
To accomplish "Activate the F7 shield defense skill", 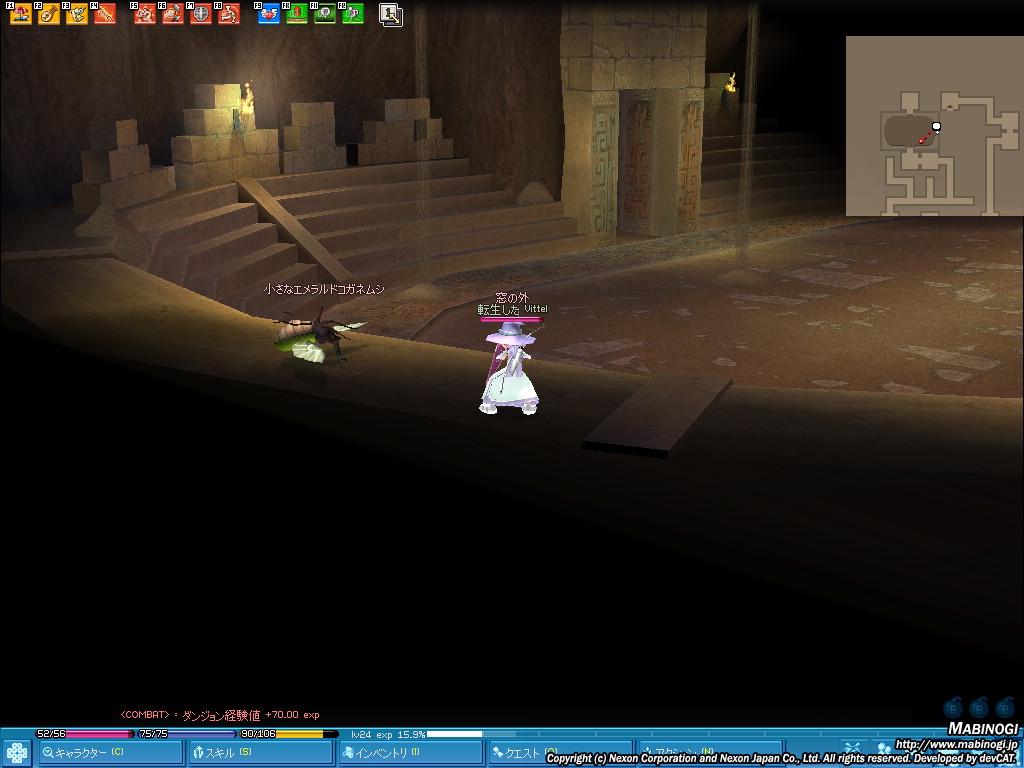I will click(x=201, y=14).
